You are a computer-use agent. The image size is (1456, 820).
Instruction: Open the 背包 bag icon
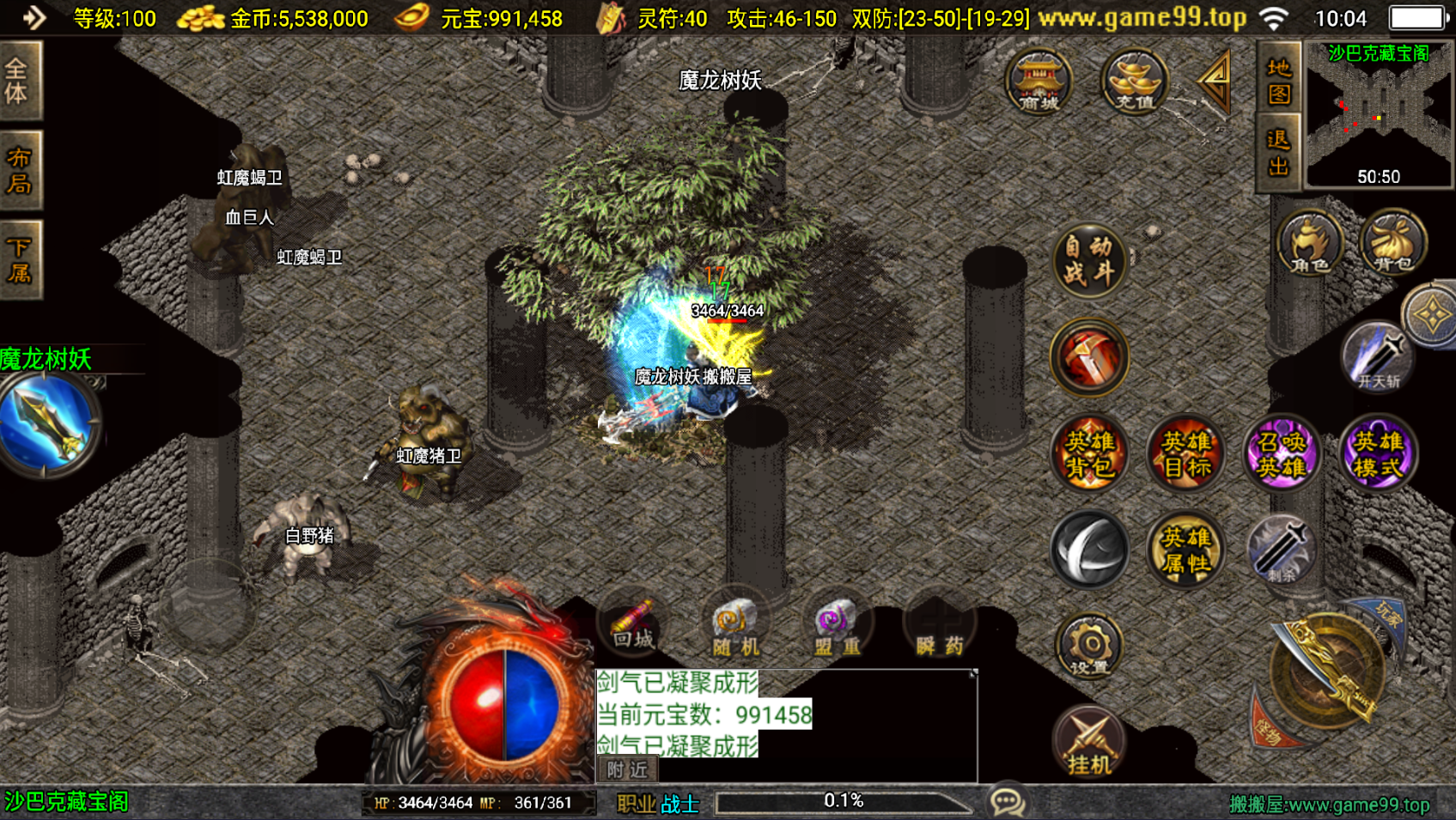(x=1393, y=243)
